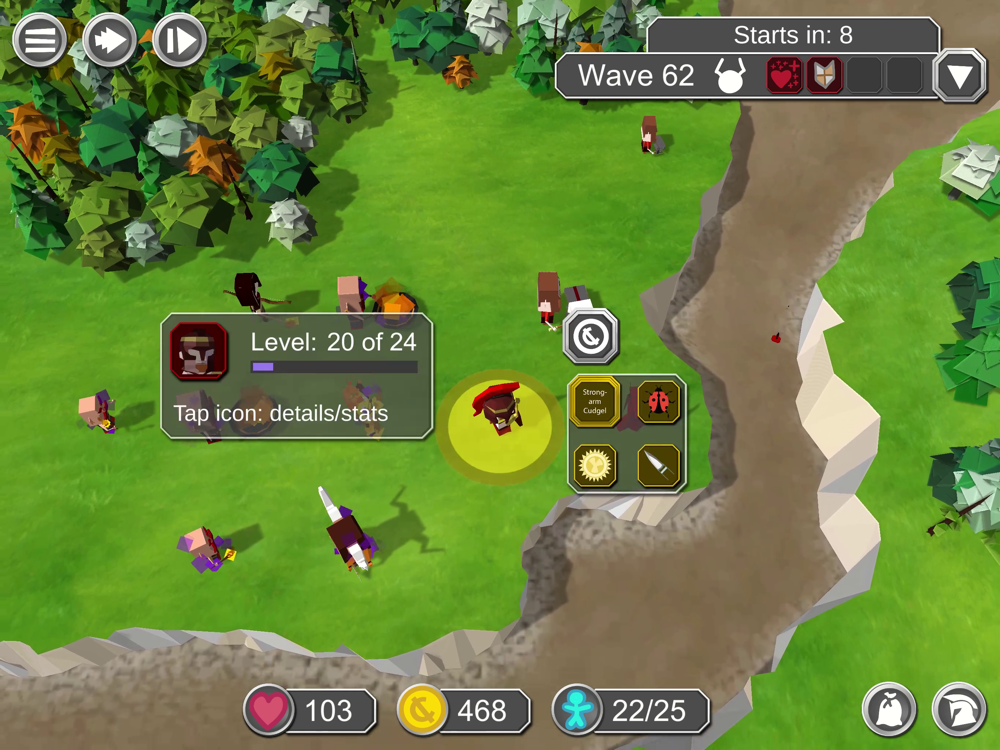The width and height of the screenshot is (1000, 750).
Task: Open the helmet hero button
Action: (x=958, y=708)
